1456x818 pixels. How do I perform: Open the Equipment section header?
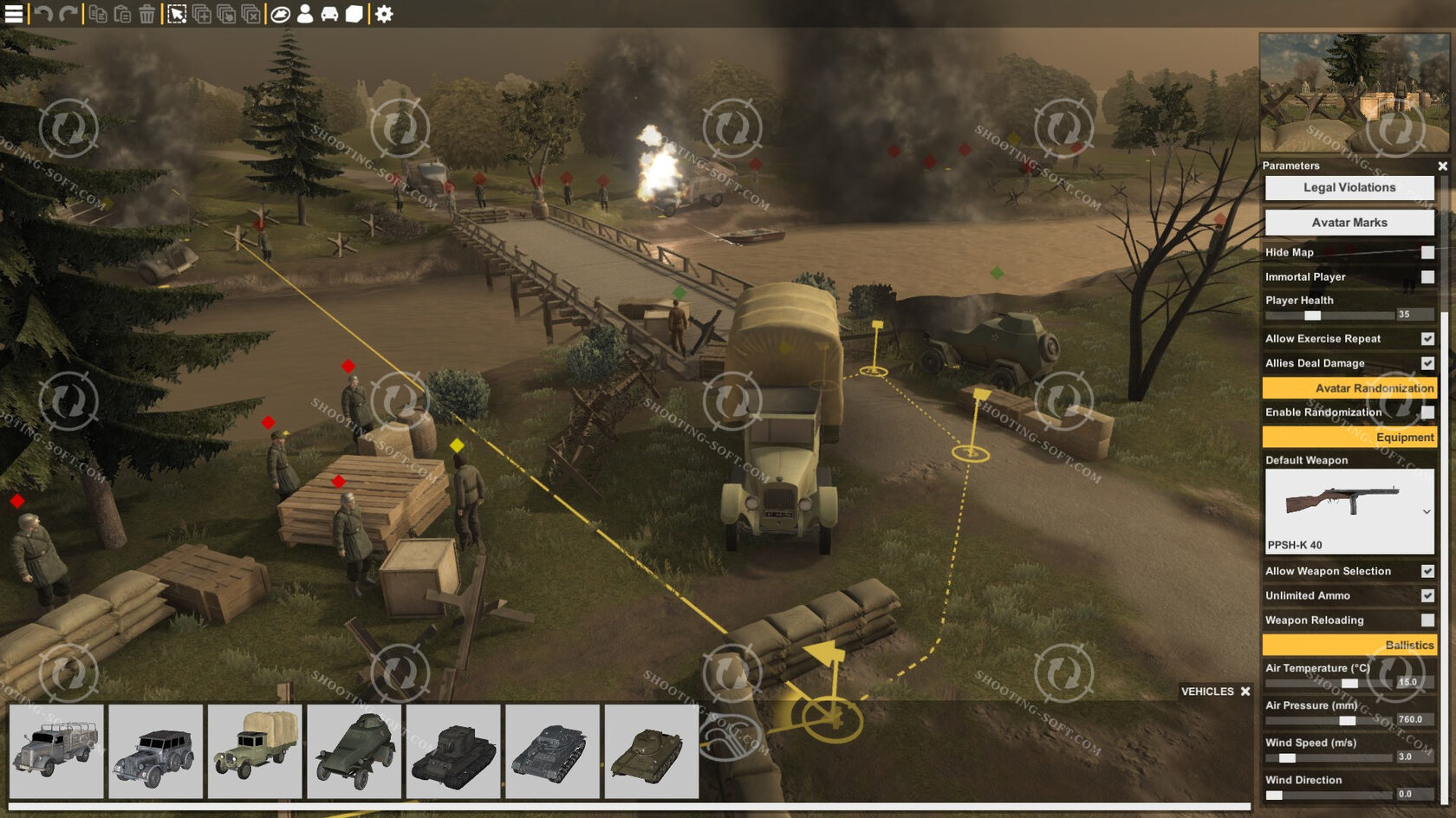click(x=1349, y=438)
